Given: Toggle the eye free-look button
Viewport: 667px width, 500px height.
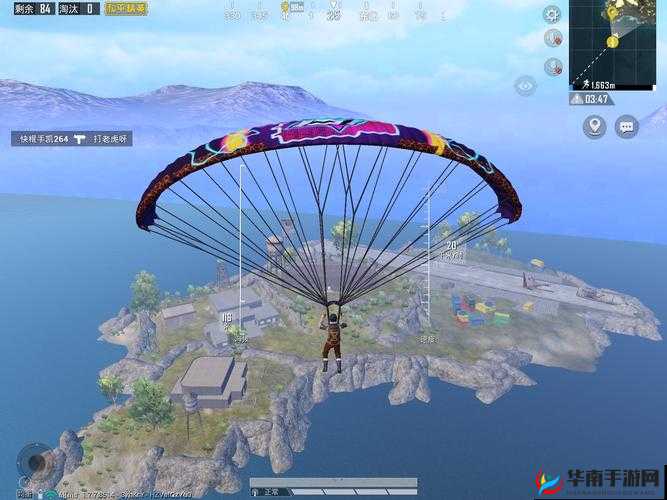Looking at the screenshot, I should [525, 86].
